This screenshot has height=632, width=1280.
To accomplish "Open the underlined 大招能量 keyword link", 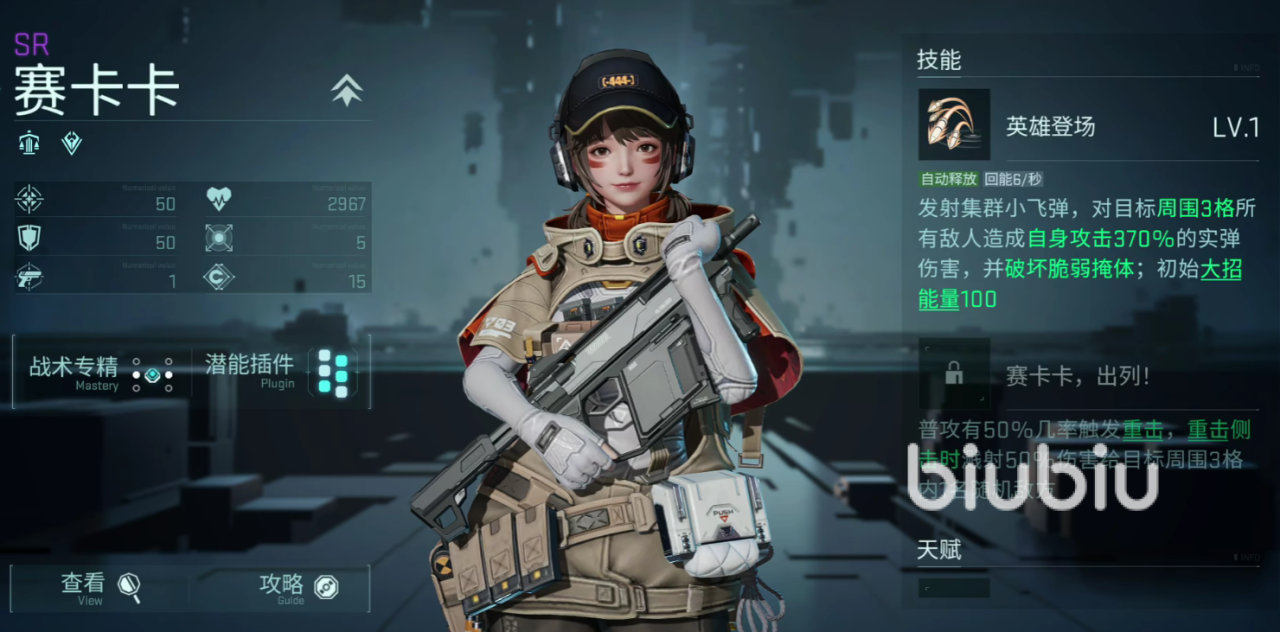I will tap(1220, 271).
